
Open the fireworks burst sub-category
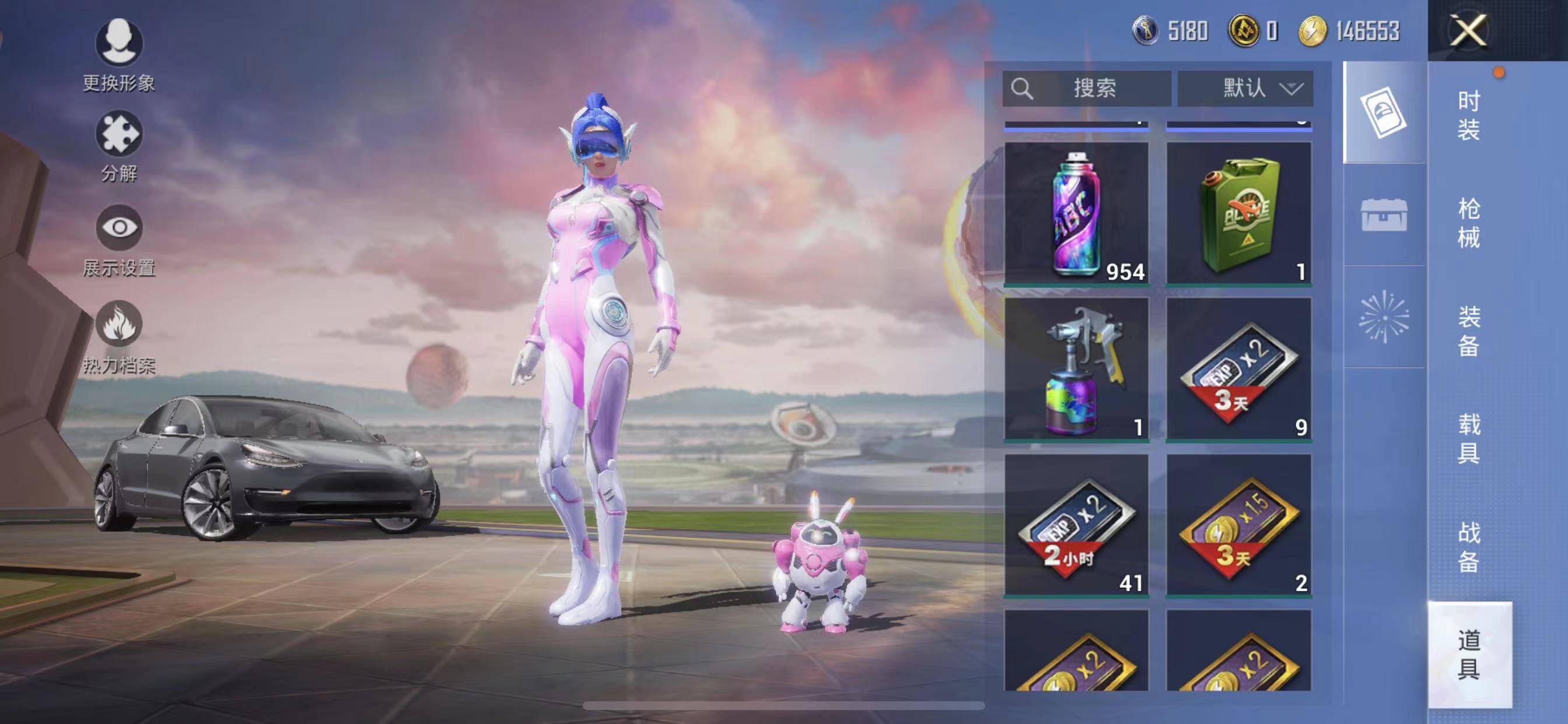(x=1384, y=317)
